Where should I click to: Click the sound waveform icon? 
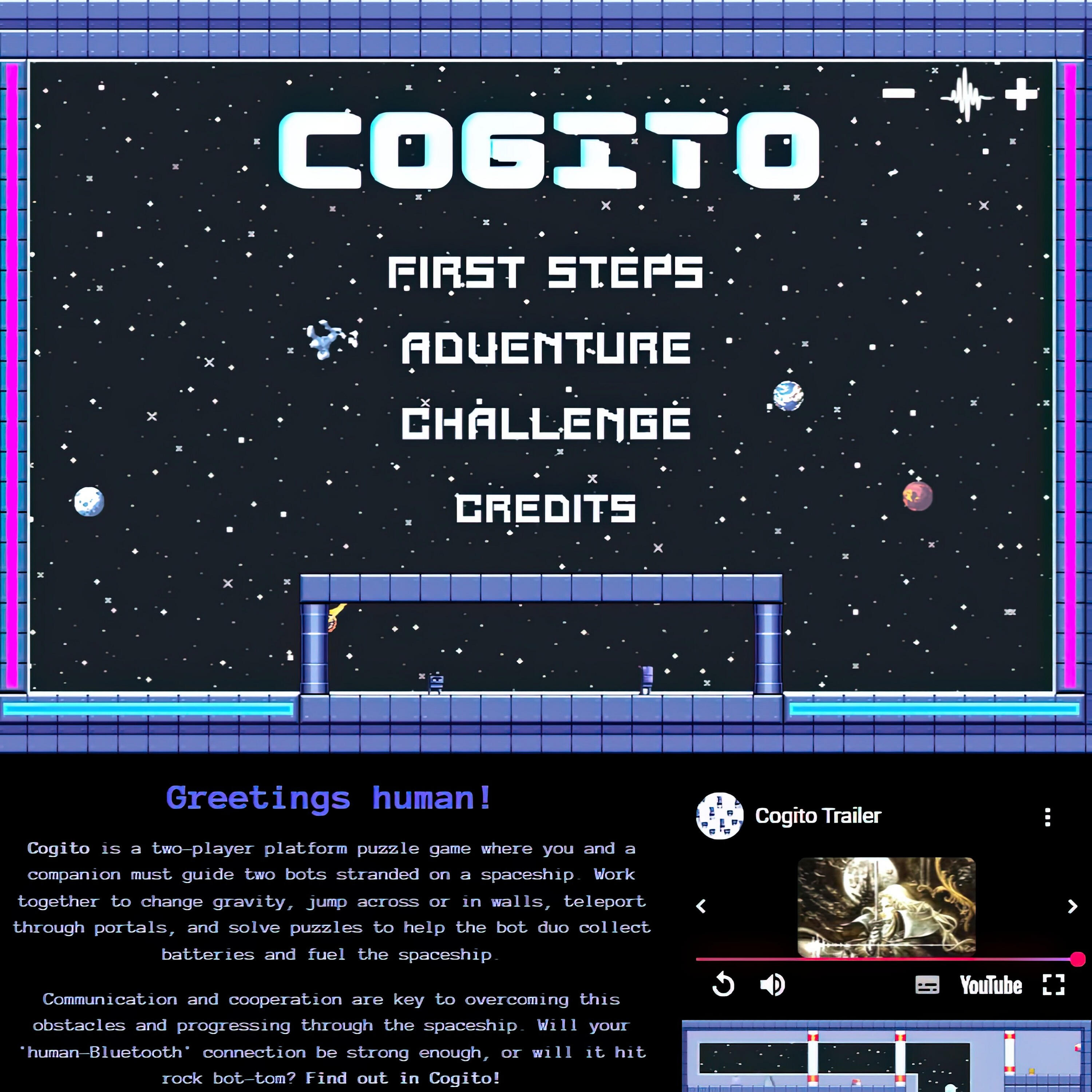coord(966,95)
